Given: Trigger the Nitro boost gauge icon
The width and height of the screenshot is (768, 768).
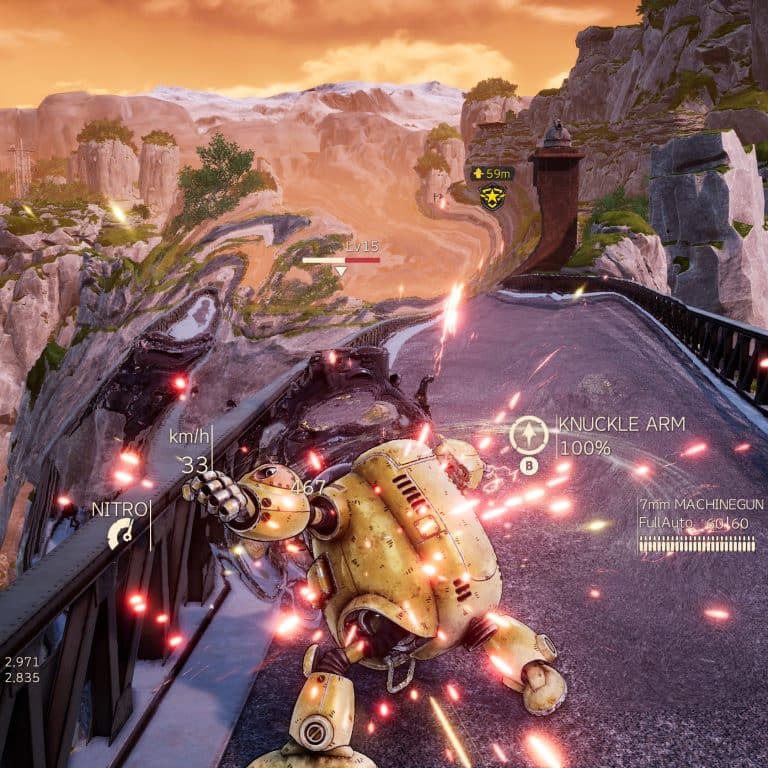Looking at the screenshot, I should tap(120, 533).
